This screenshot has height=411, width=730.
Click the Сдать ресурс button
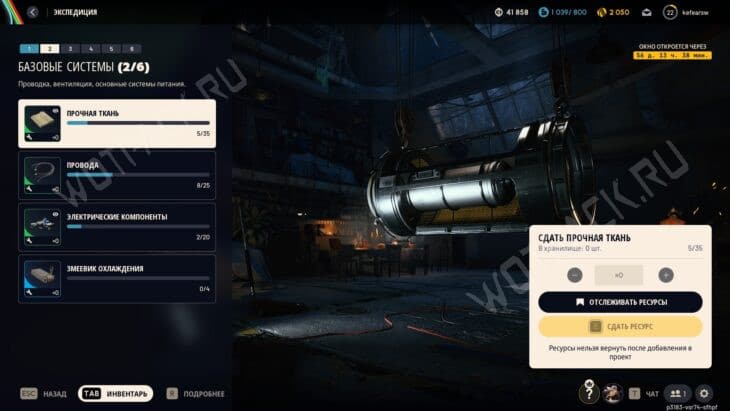[x=620, y=326]
